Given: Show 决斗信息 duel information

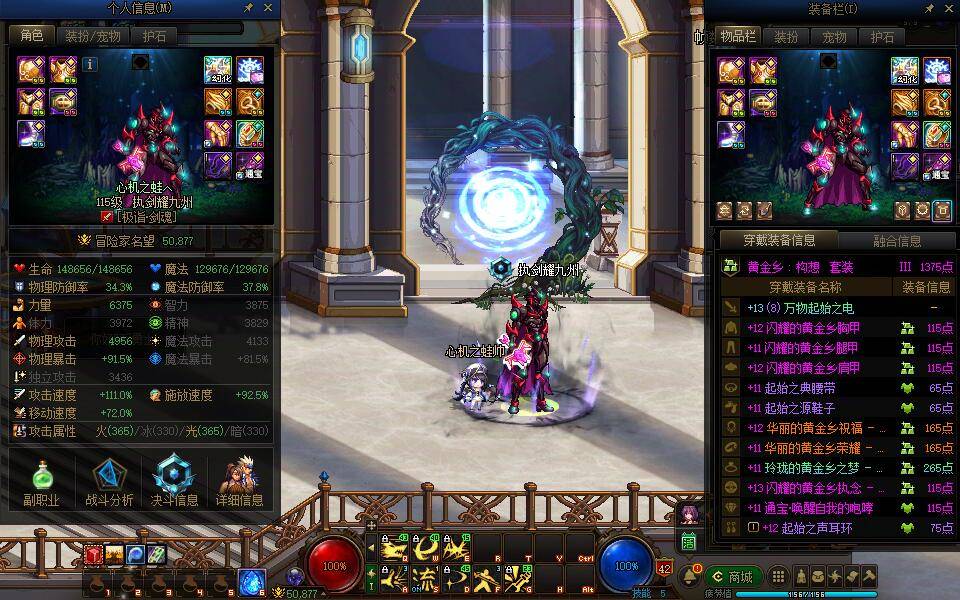Looking at the screenshot, I should tap(173, 482).
